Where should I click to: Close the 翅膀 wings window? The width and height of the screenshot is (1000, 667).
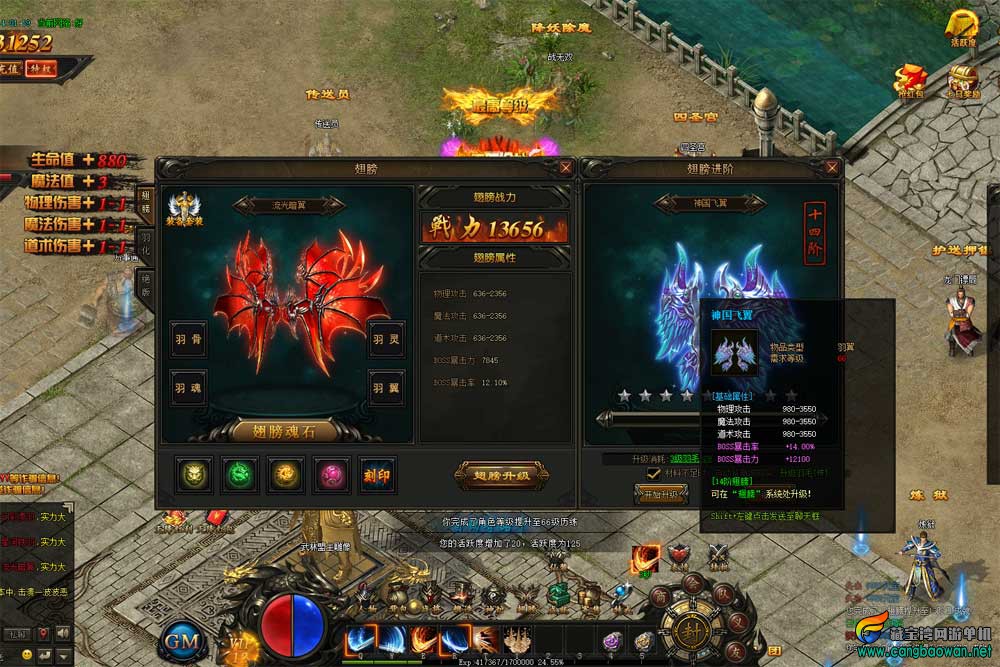(x=566, y=168)
